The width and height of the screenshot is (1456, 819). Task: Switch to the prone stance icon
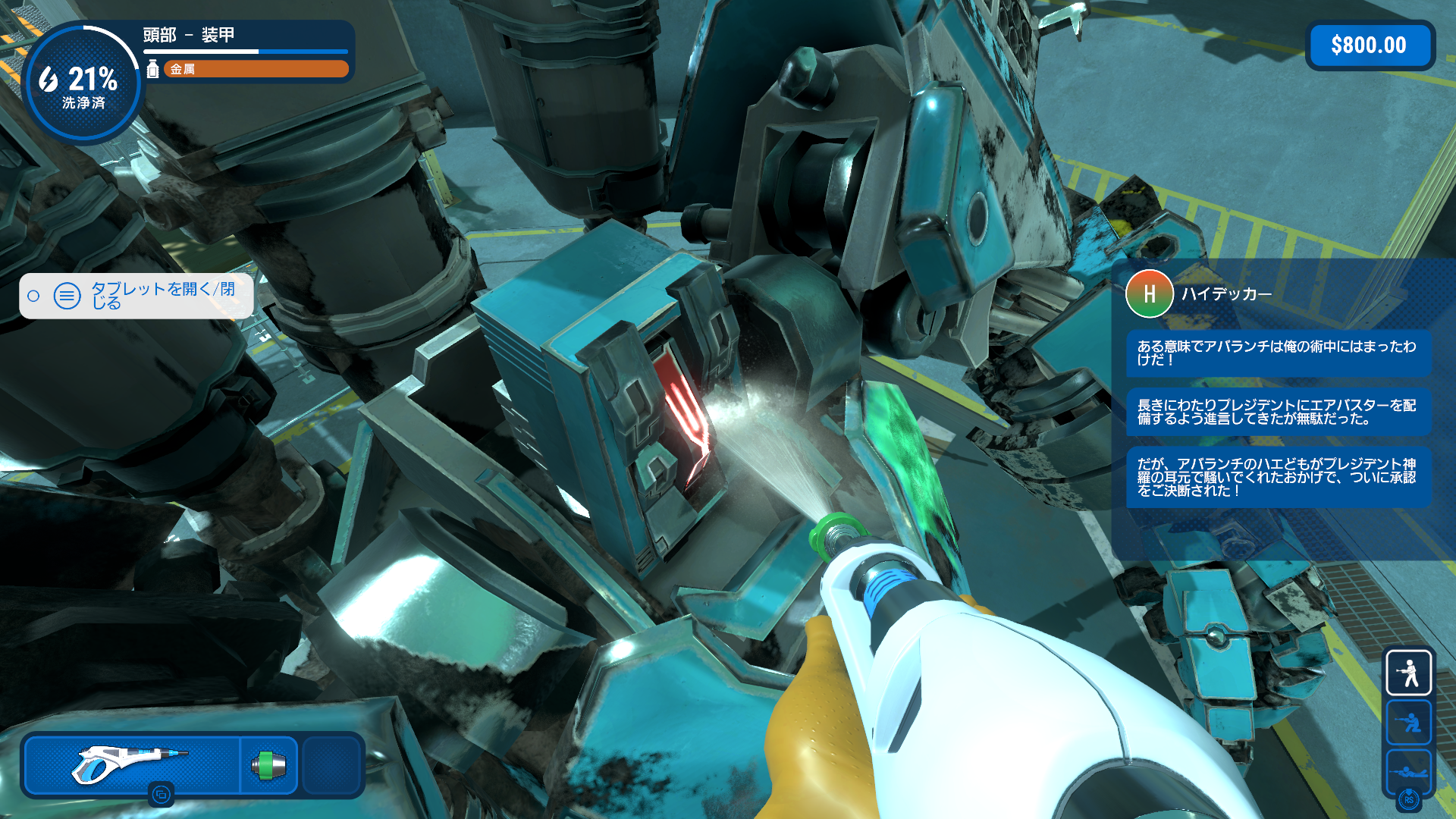coord(1408,771)
